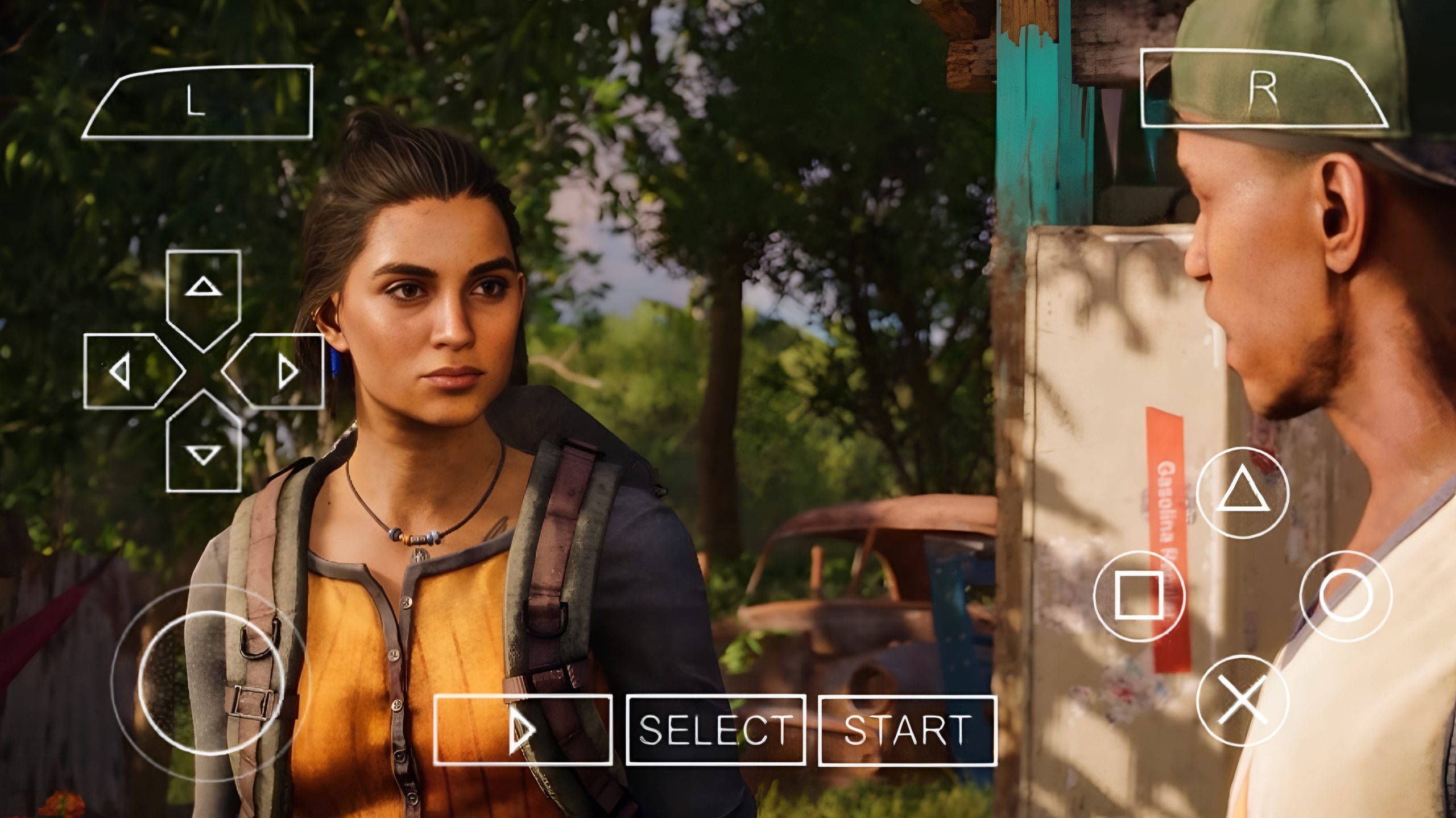1456x818 pixels.
Task: Tap the SELECT button
Action: (715, 730)
